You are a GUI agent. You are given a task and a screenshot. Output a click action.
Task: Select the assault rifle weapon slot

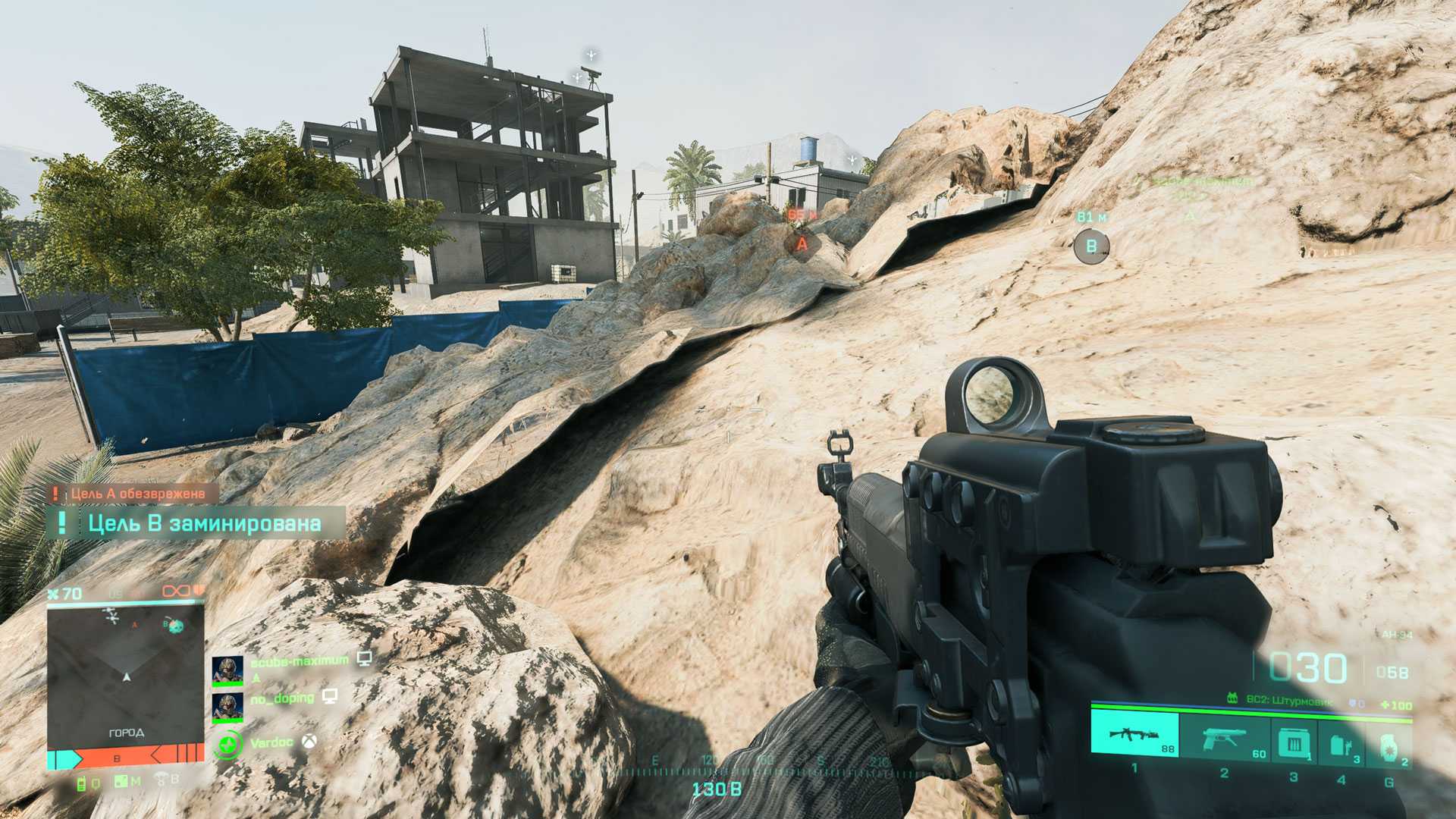(x=1134, y=736)
